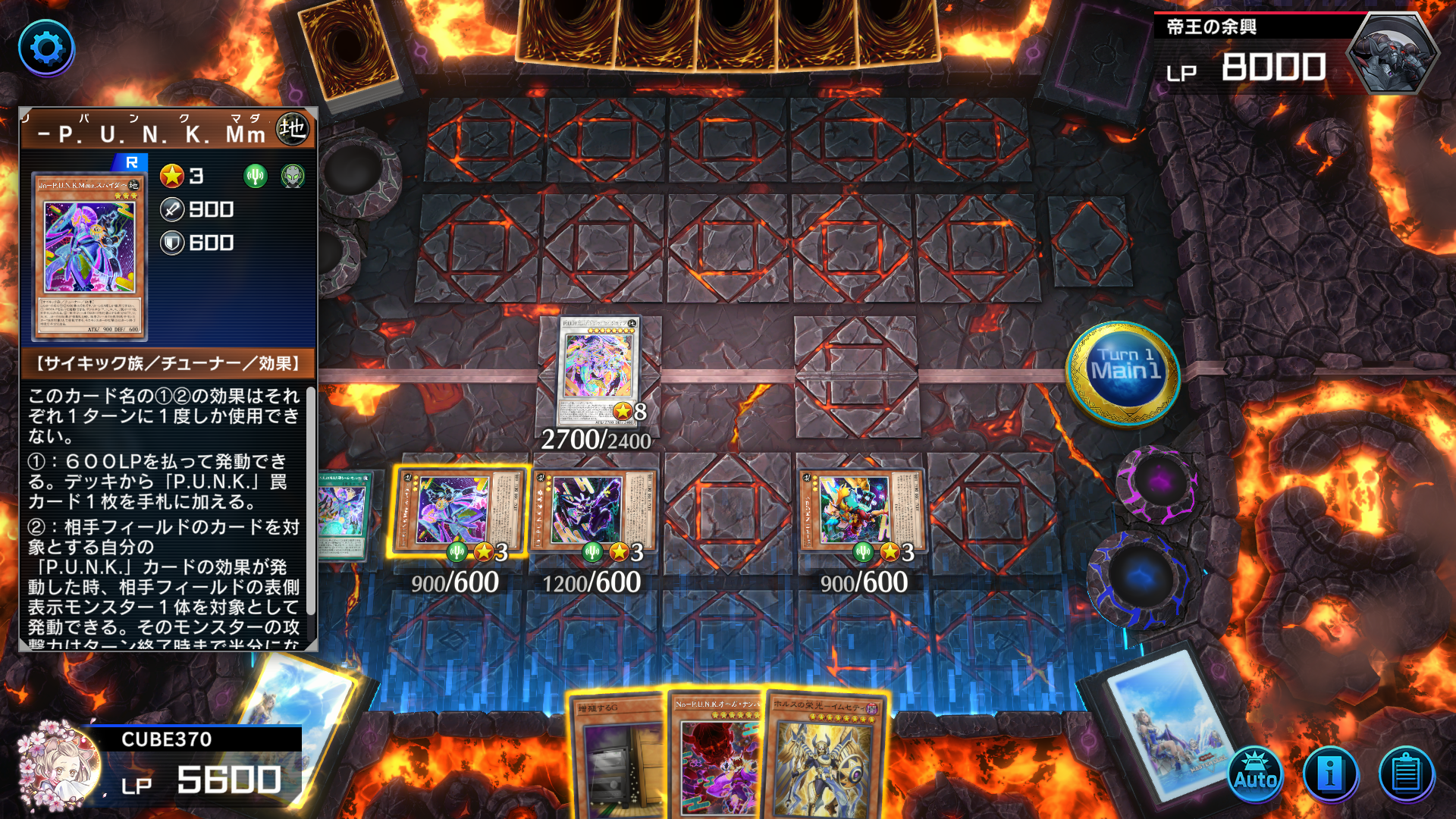View opponent 帝王の余興 profile icon
1456x819 pixels.
tap(1392, 53)
